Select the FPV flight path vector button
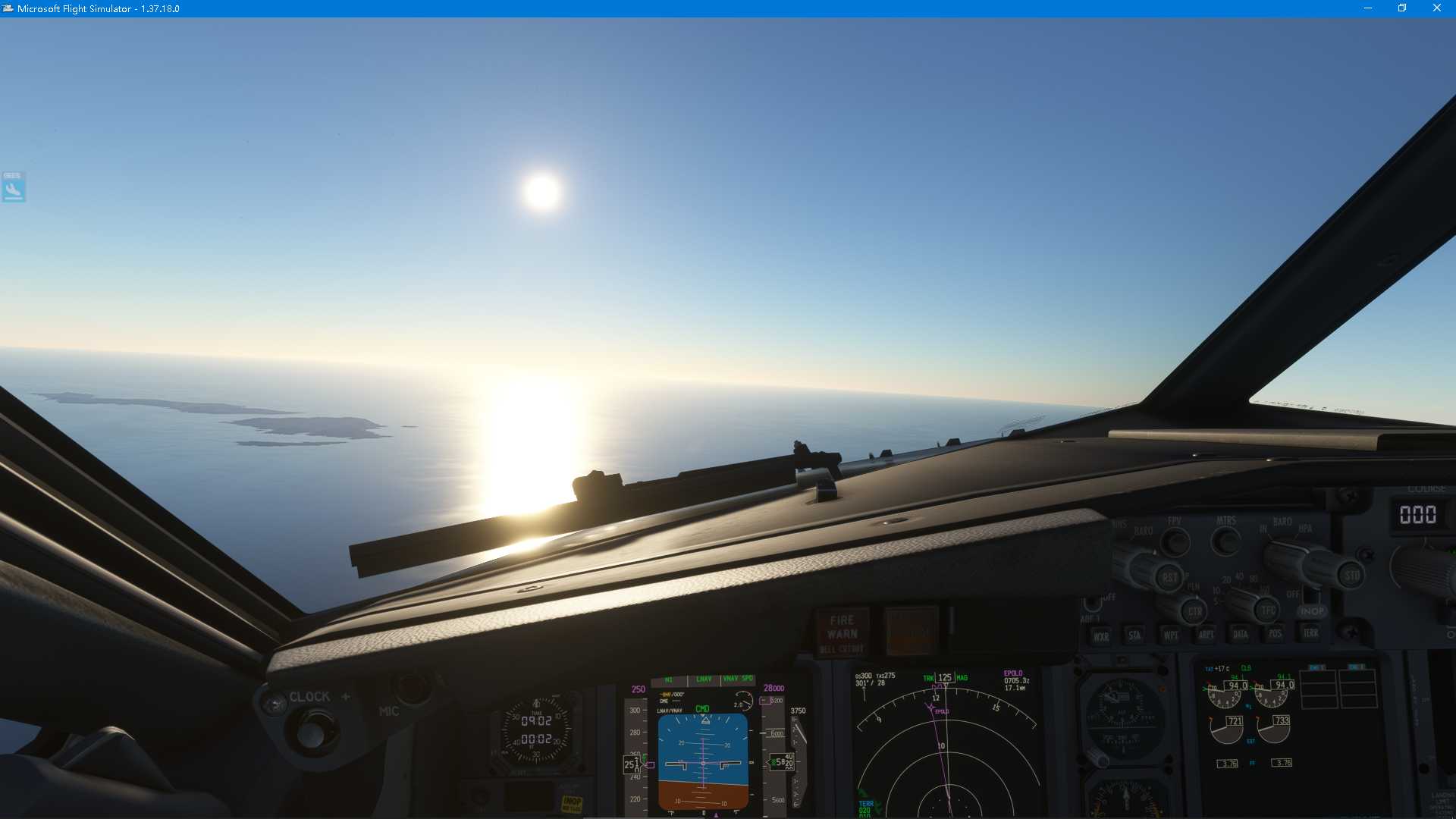This screenshot has width=1456, height=819. pyautogui.click(x=1174, y=542)
